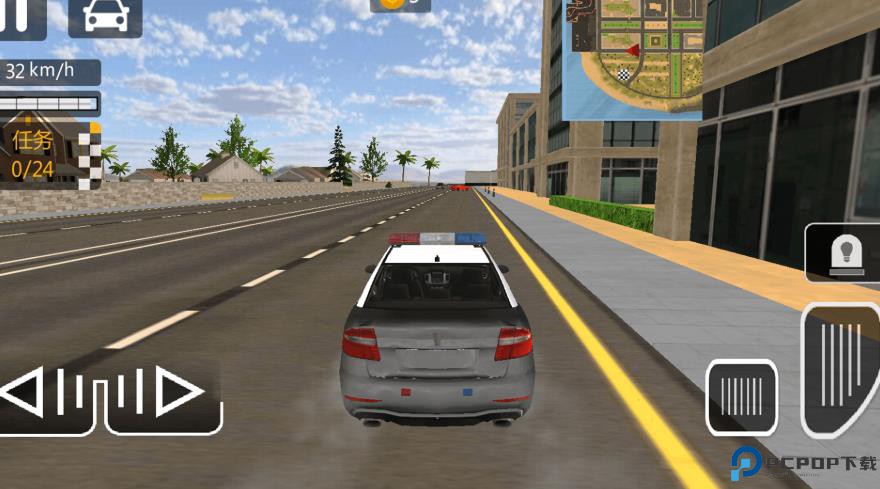Pause the game with the pause button
The image size is (880, 489).
tap(21, 15)
